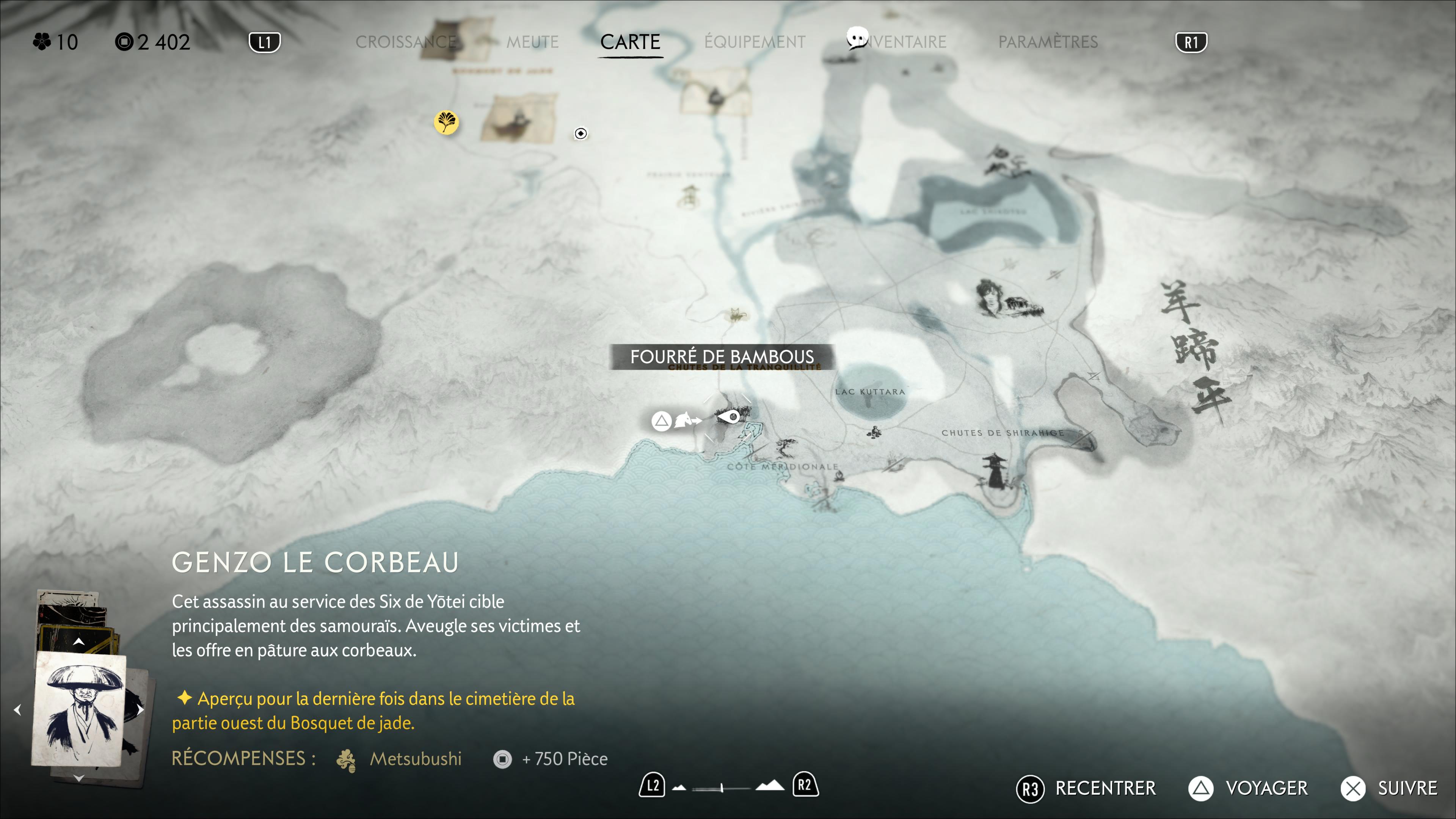Click the Voyager fast travel option
This screenshot has width=1456, height=819.
tap(1248, 789)
